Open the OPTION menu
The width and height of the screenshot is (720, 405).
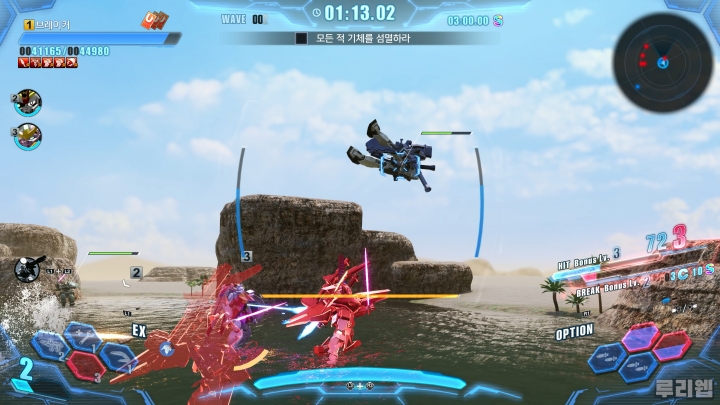(x=575, y=332)
